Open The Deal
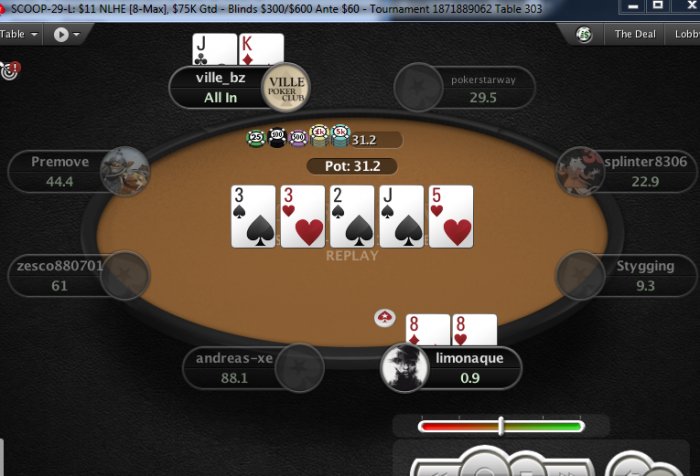 point(634,34)
